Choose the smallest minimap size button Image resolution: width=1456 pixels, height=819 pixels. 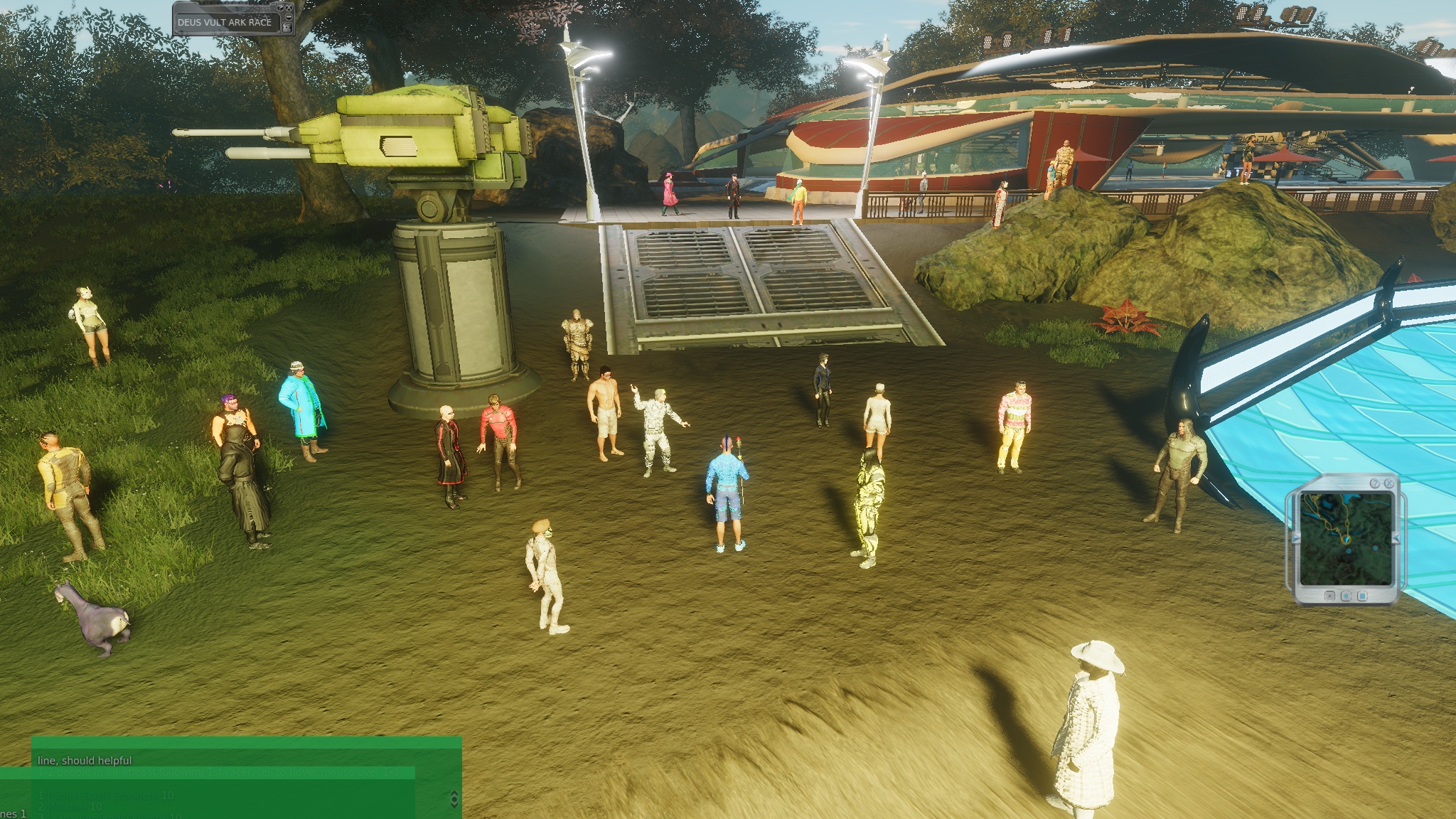1329,596
